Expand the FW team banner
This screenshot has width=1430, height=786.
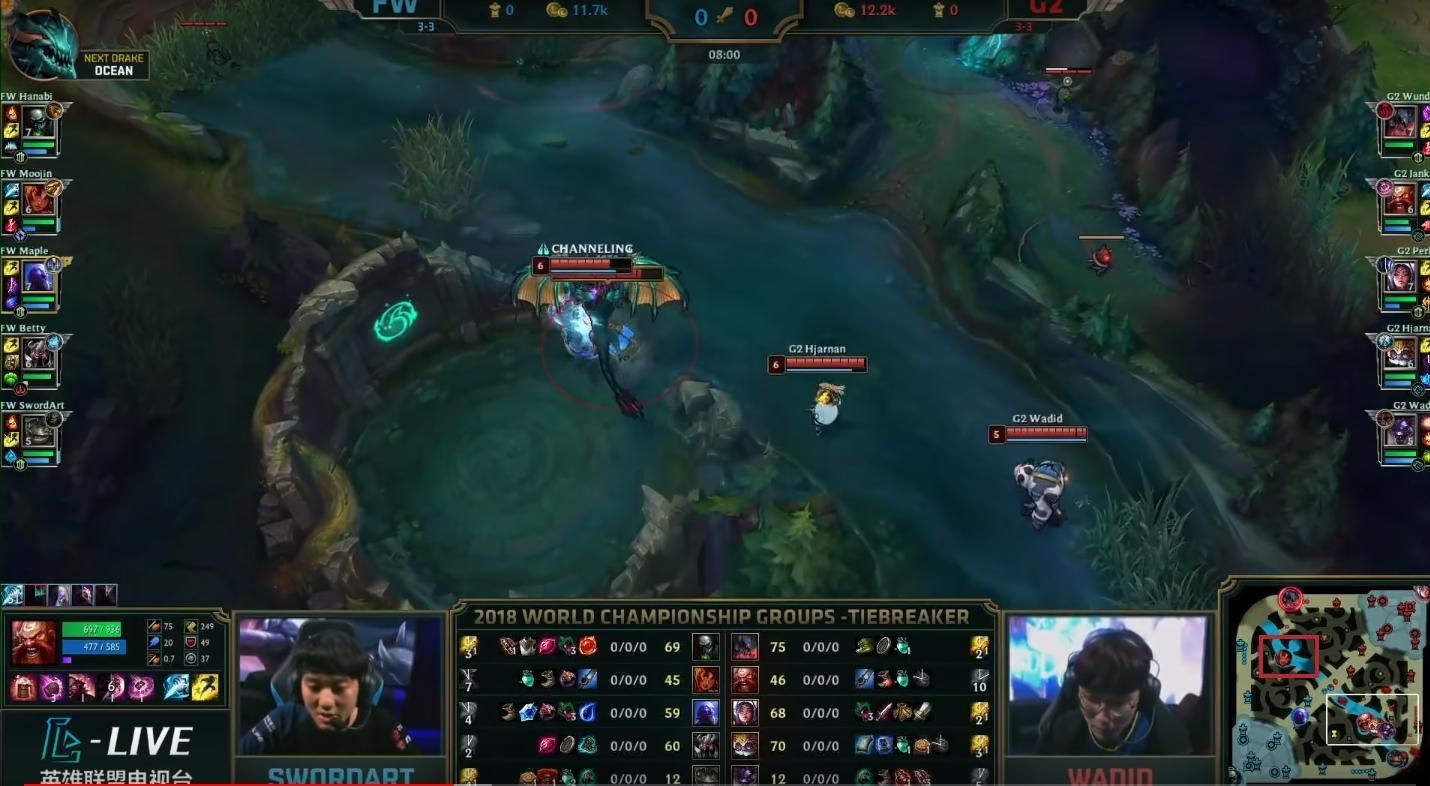click(x=395, y=10)
